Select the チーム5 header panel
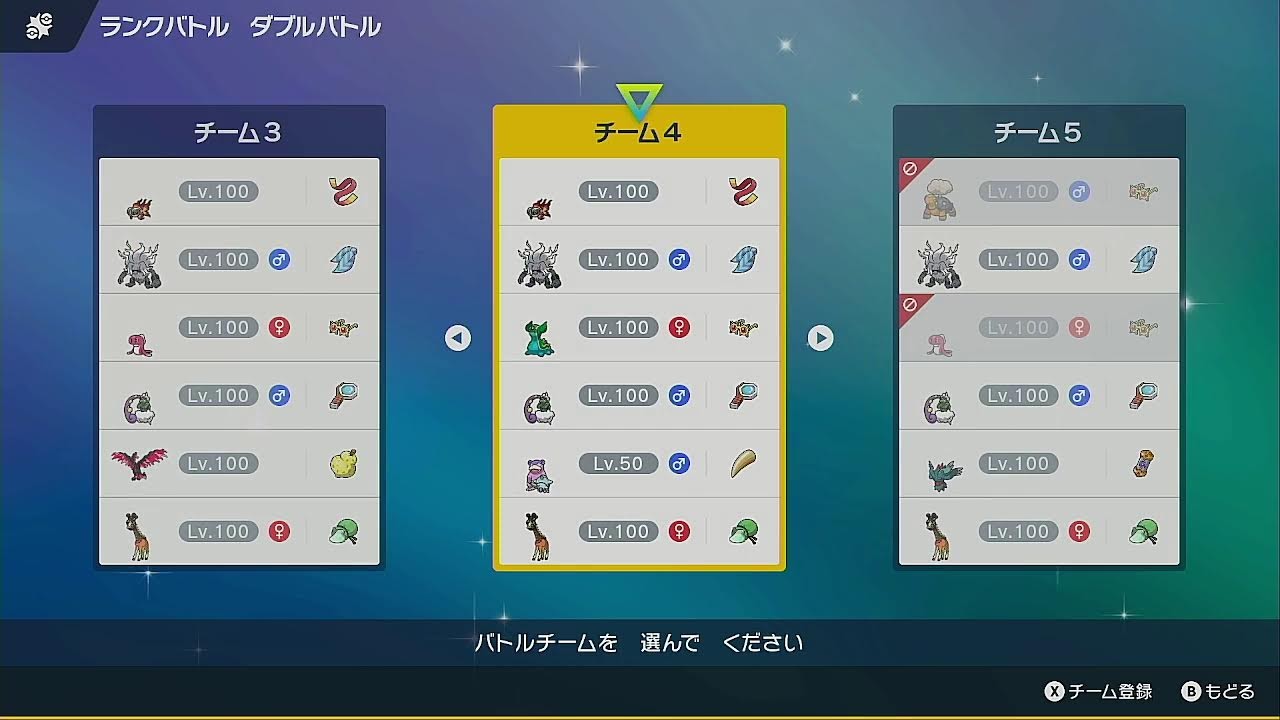Screen dimensions: 1280x720 pos(1038,131)
